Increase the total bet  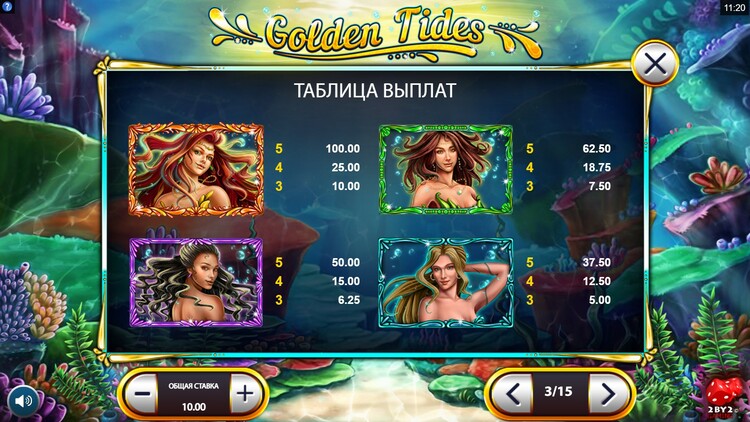pos(244,394)
